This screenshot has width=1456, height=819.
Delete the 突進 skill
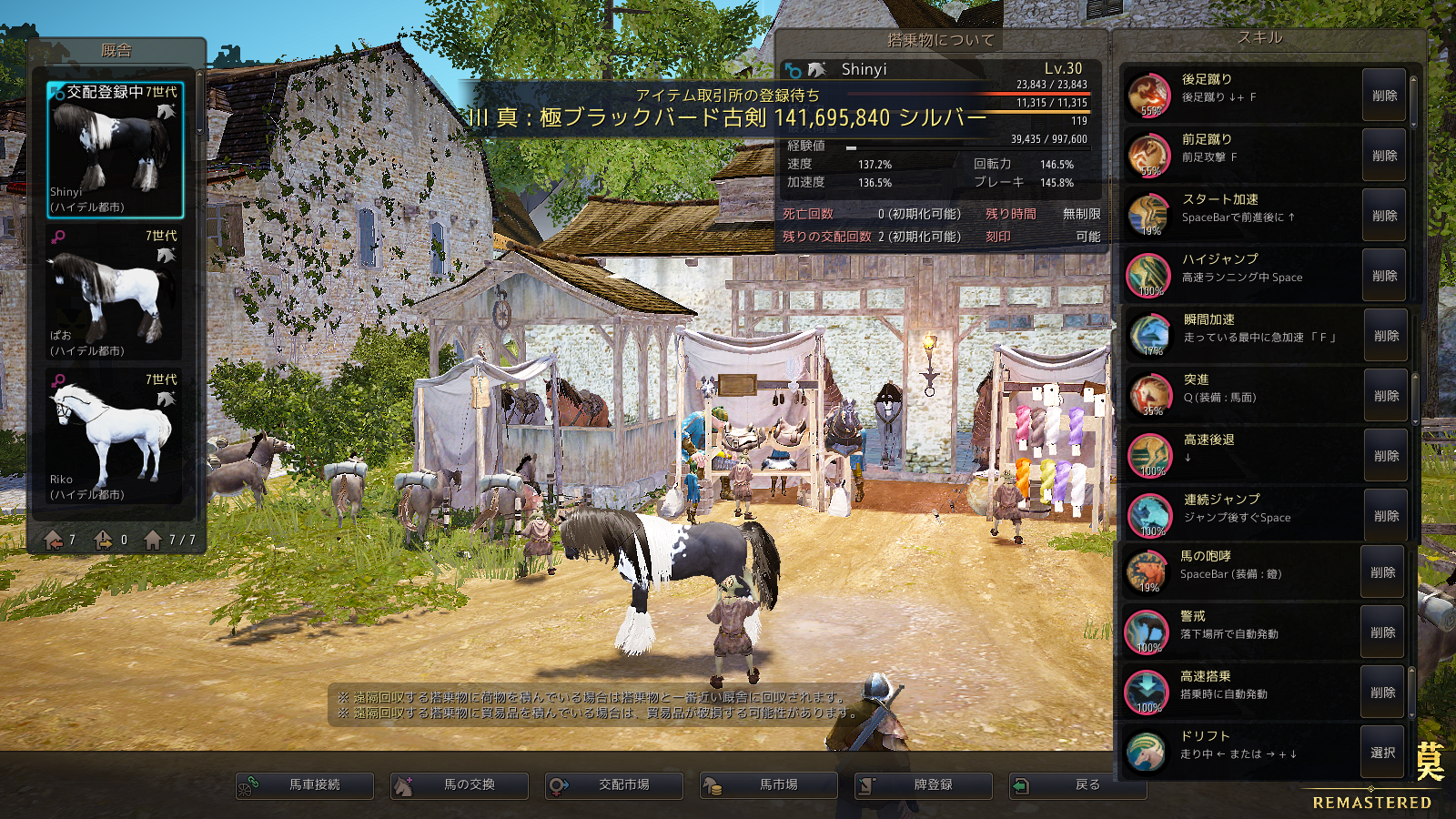[x=1386, y=396]
